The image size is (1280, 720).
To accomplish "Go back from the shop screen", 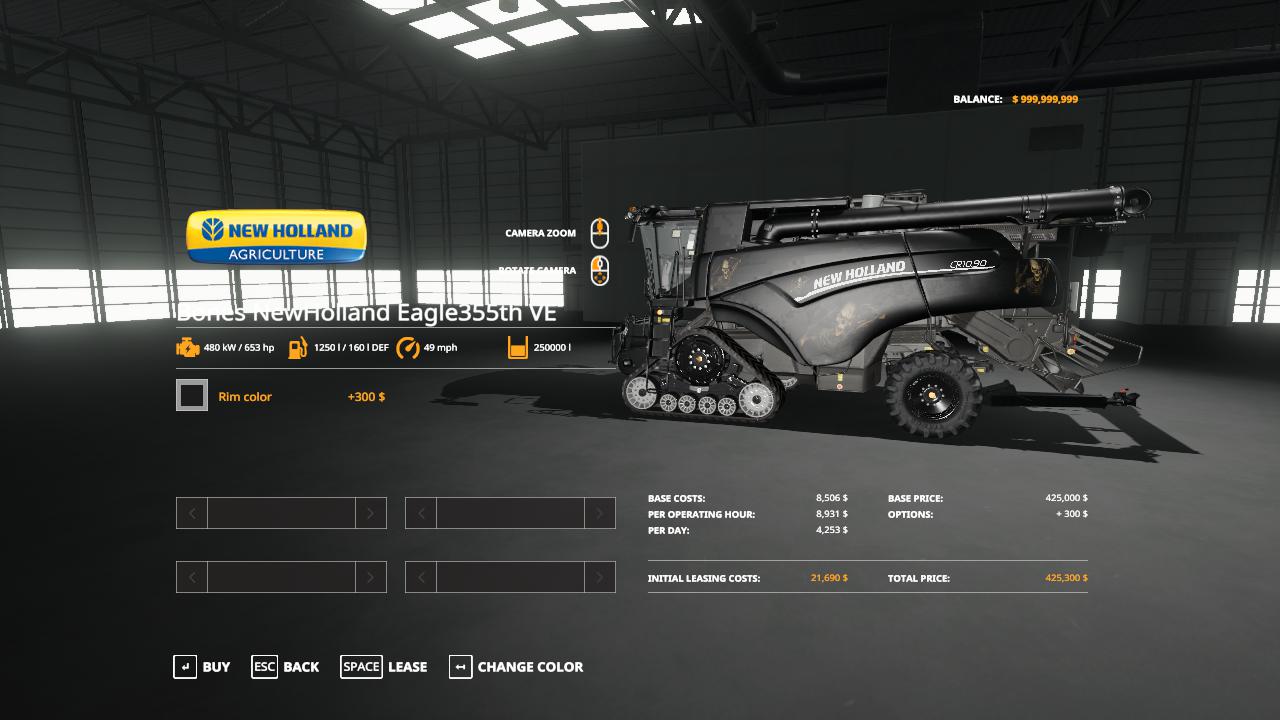I will click(x=286, y=667).
